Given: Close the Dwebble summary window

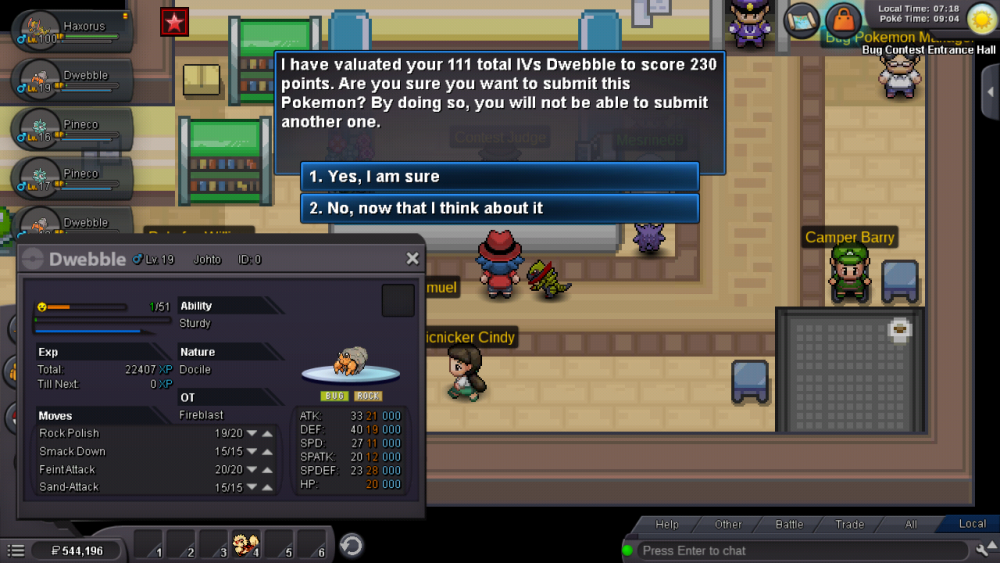Looking at the screenshot, I should point(412,259).
